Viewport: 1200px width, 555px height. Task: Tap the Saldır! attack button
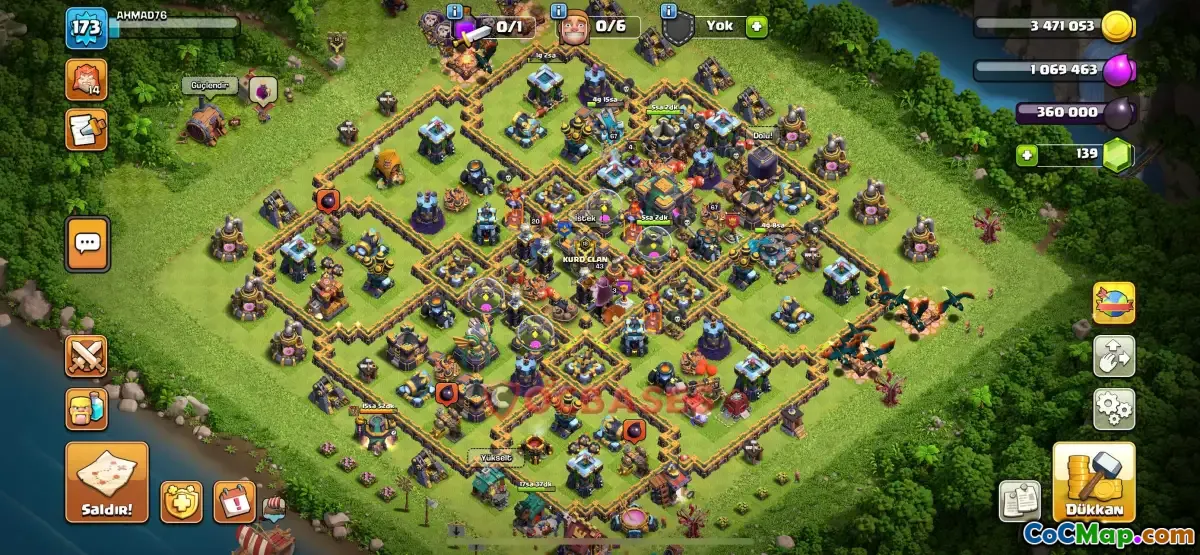pyautogui.click(x=107, y=482)
